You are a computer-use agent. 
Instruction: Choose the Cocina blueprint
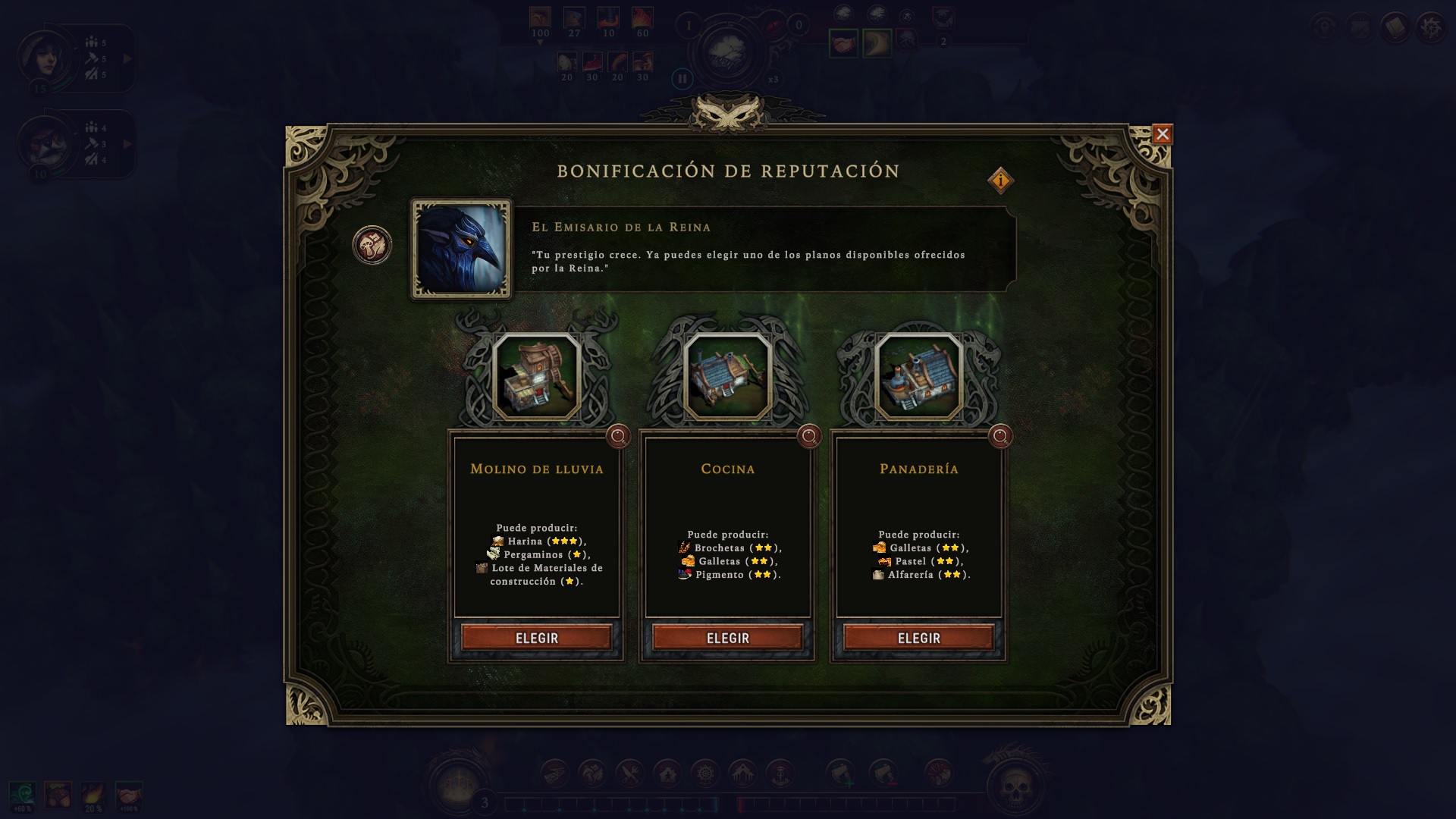(727, 638)
